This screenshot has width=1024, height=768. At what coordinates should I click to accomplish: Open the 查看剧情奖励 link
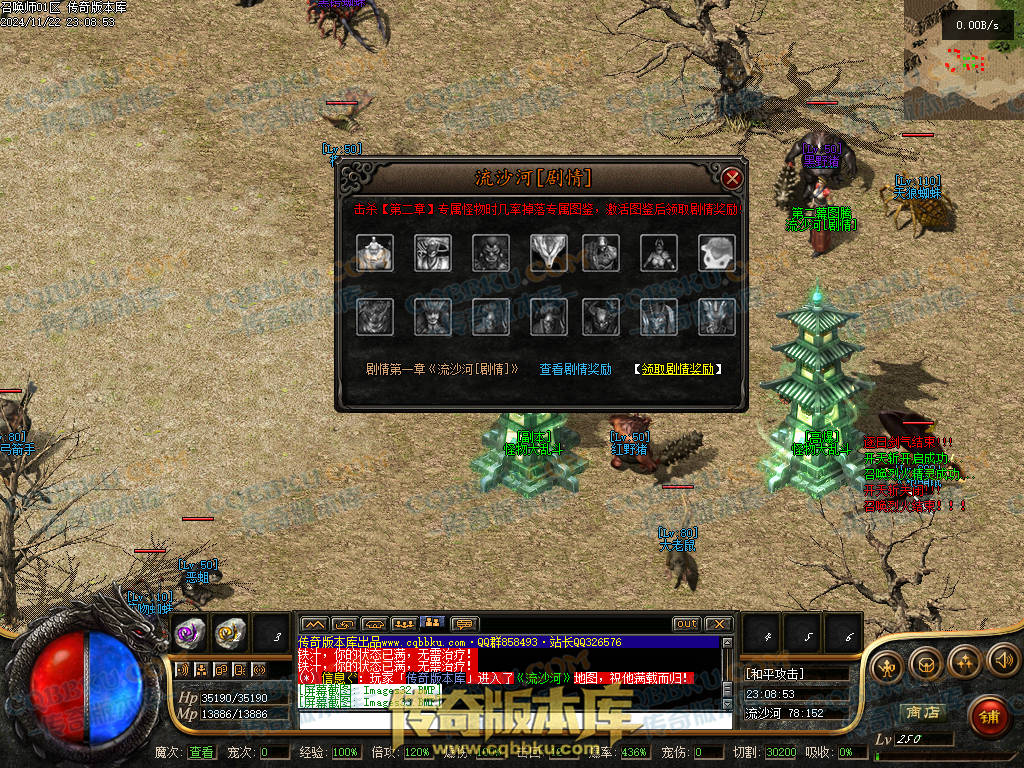pyautogui.click(x=575, y=369)
